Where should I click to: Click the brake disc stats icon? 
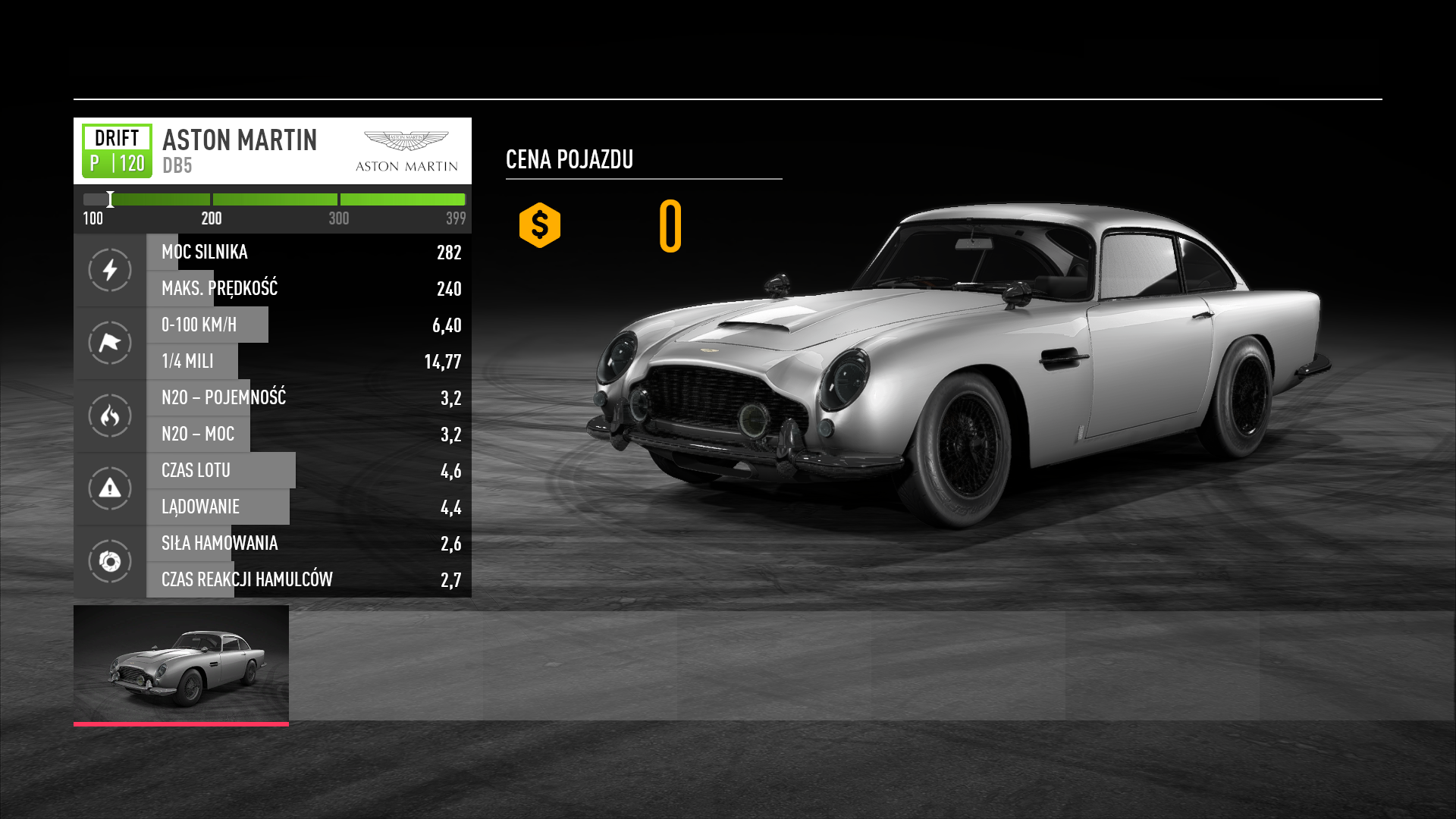110,561
